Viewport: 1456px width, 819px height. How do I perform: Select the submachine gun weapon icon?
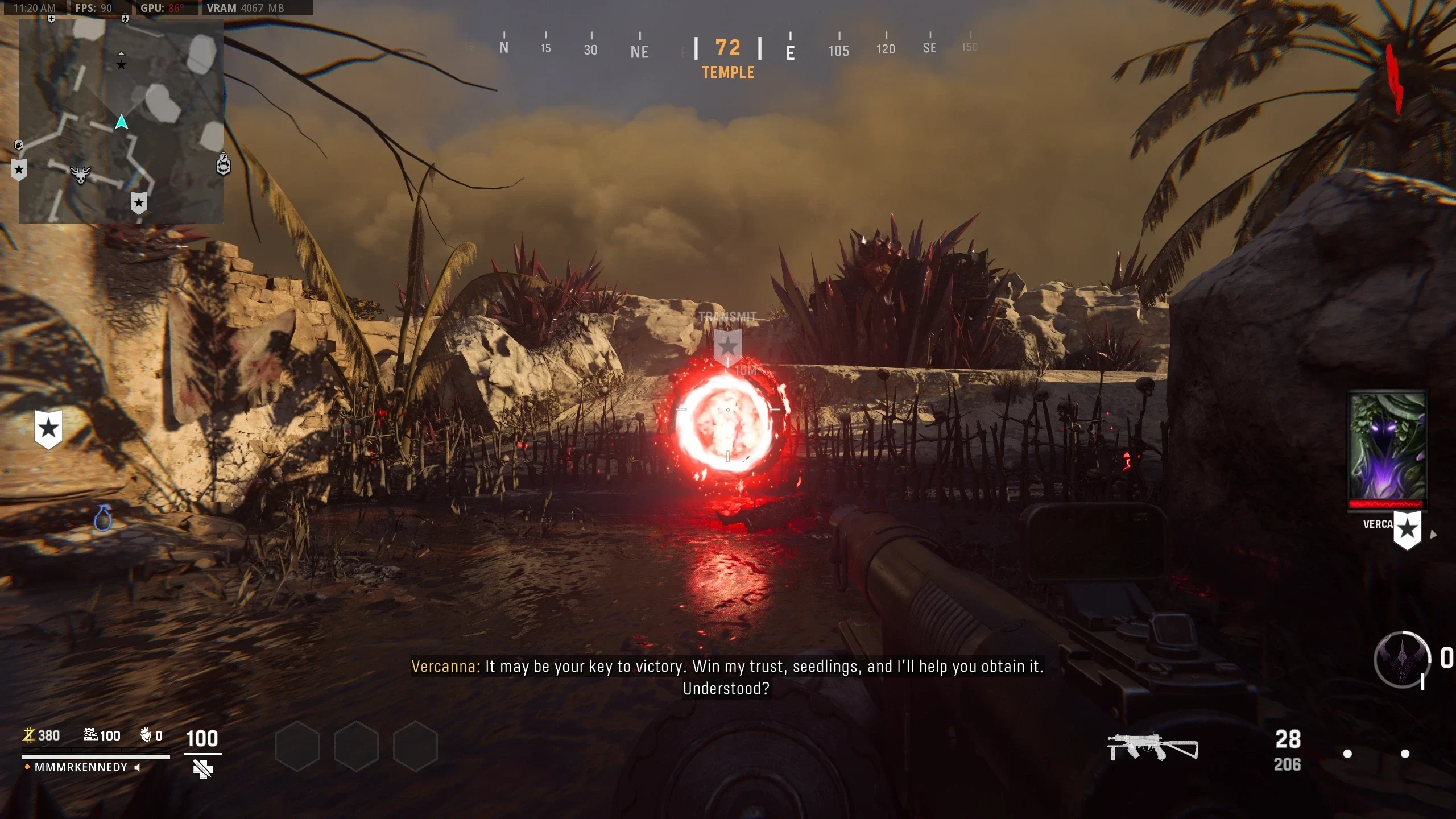point(1152,746)
